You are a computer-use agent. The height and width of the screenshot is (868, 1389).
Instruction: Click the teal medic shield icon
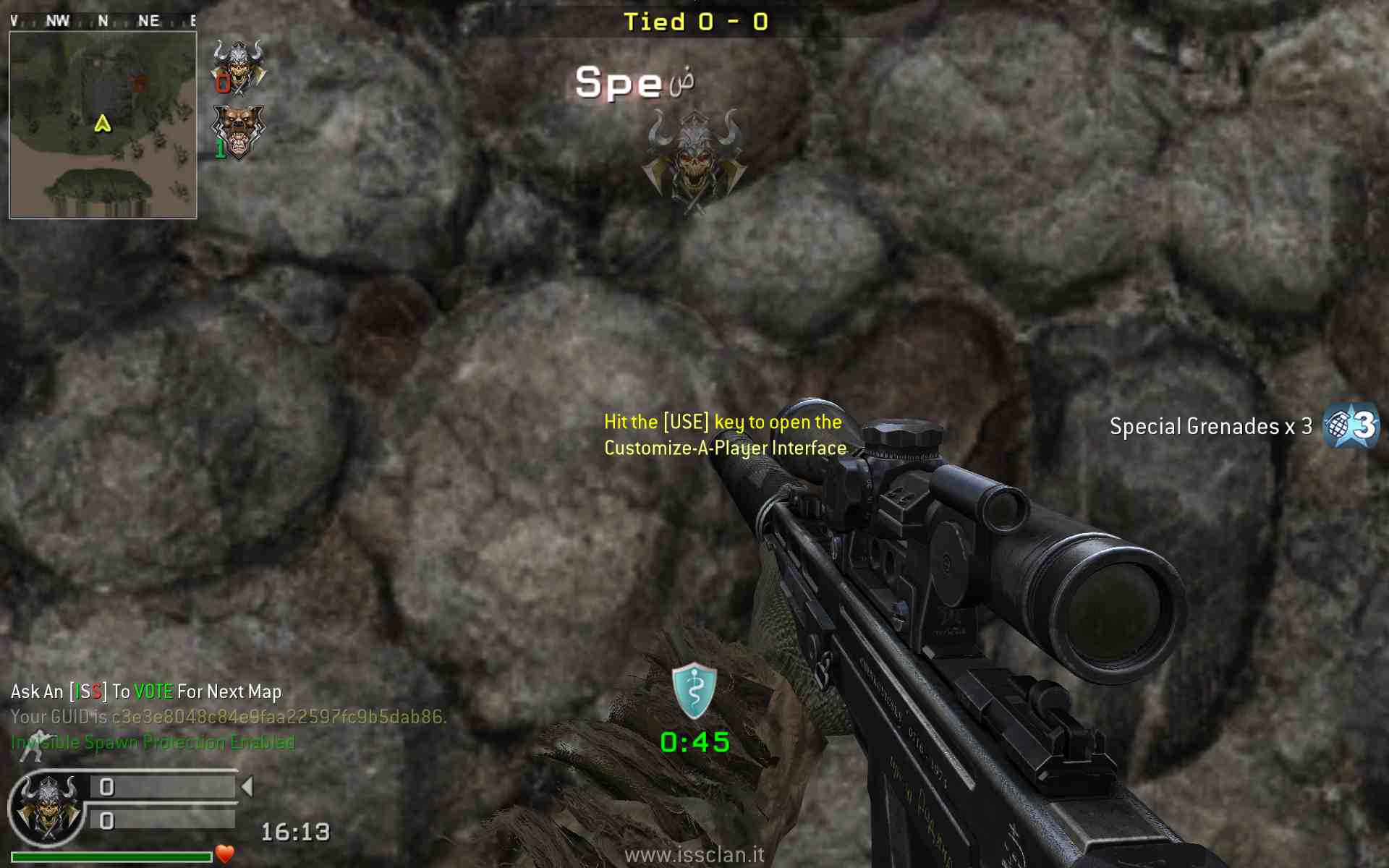pos(694,691)
